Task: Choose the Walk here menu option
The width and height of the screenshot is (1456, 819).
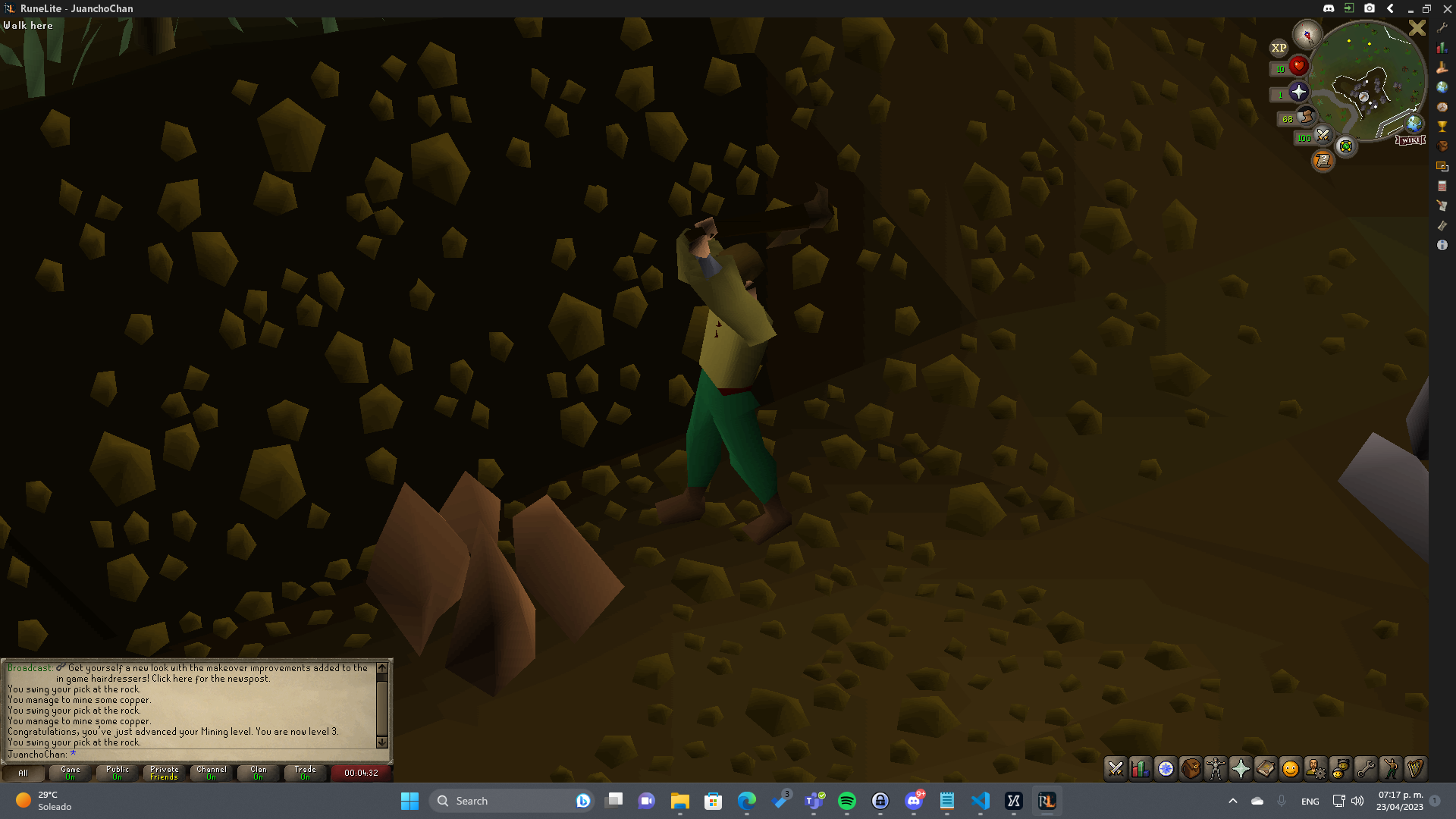Action: [x=28, y=25]
